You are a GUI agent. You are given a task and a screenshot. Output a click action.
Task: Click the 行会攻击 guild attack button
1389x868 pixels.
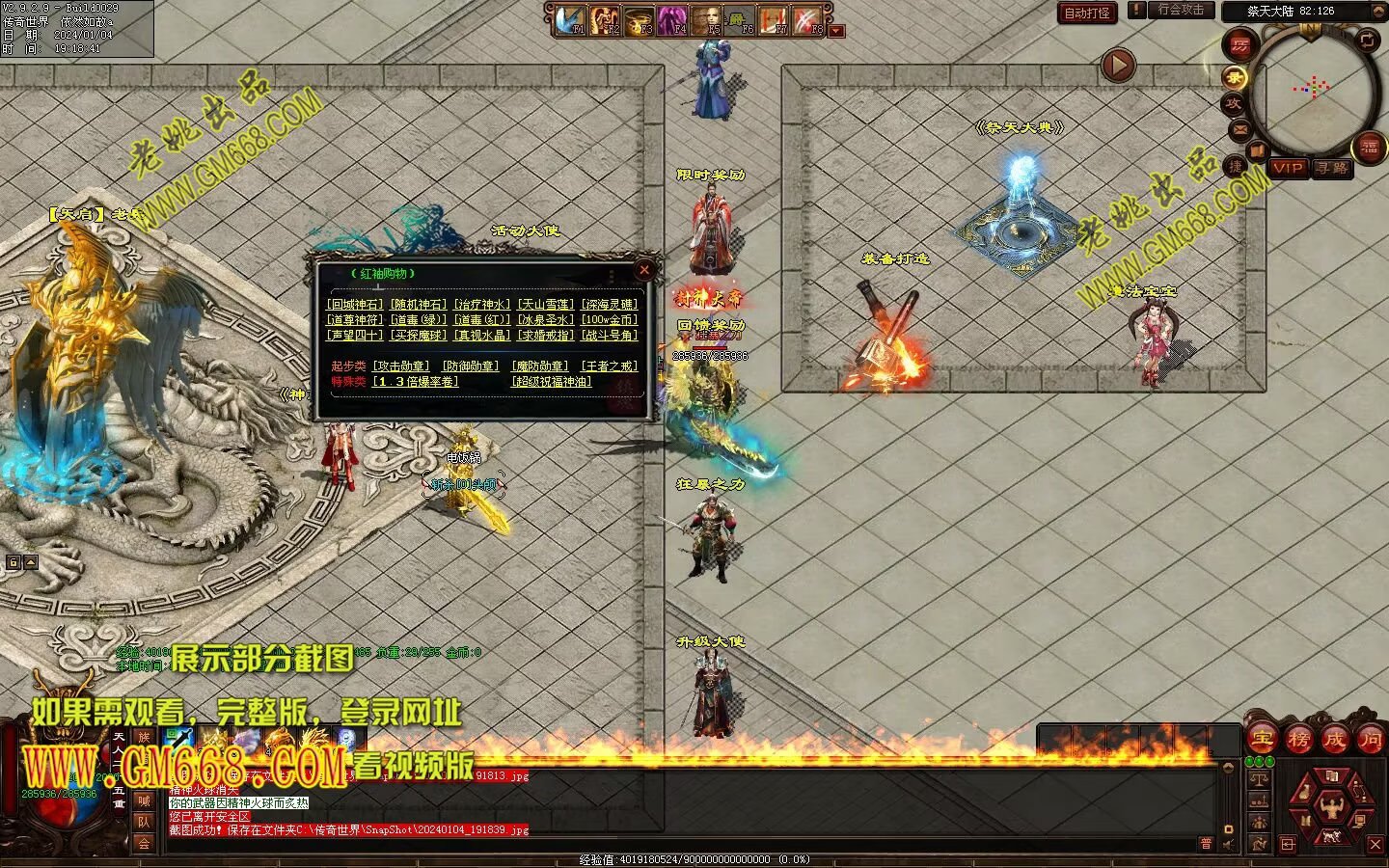tap(1181, 11)
